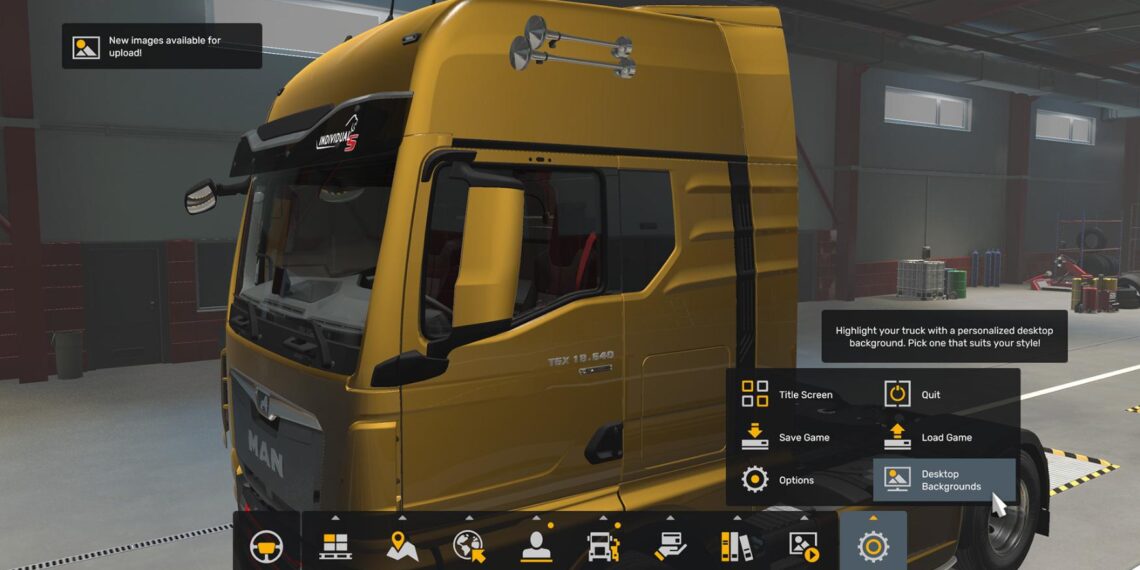This screenshot has height=570, width=1140.
Task: Select Save Game
Action: (786, 437)
